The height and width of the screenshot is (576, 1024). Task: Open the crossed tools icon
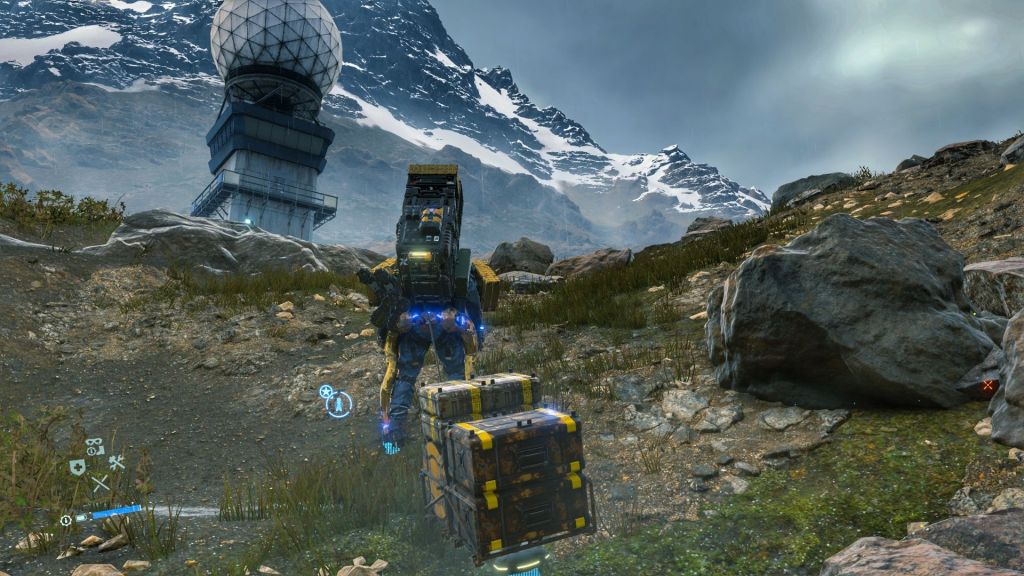pyautogui.click(x=117, y=462)
